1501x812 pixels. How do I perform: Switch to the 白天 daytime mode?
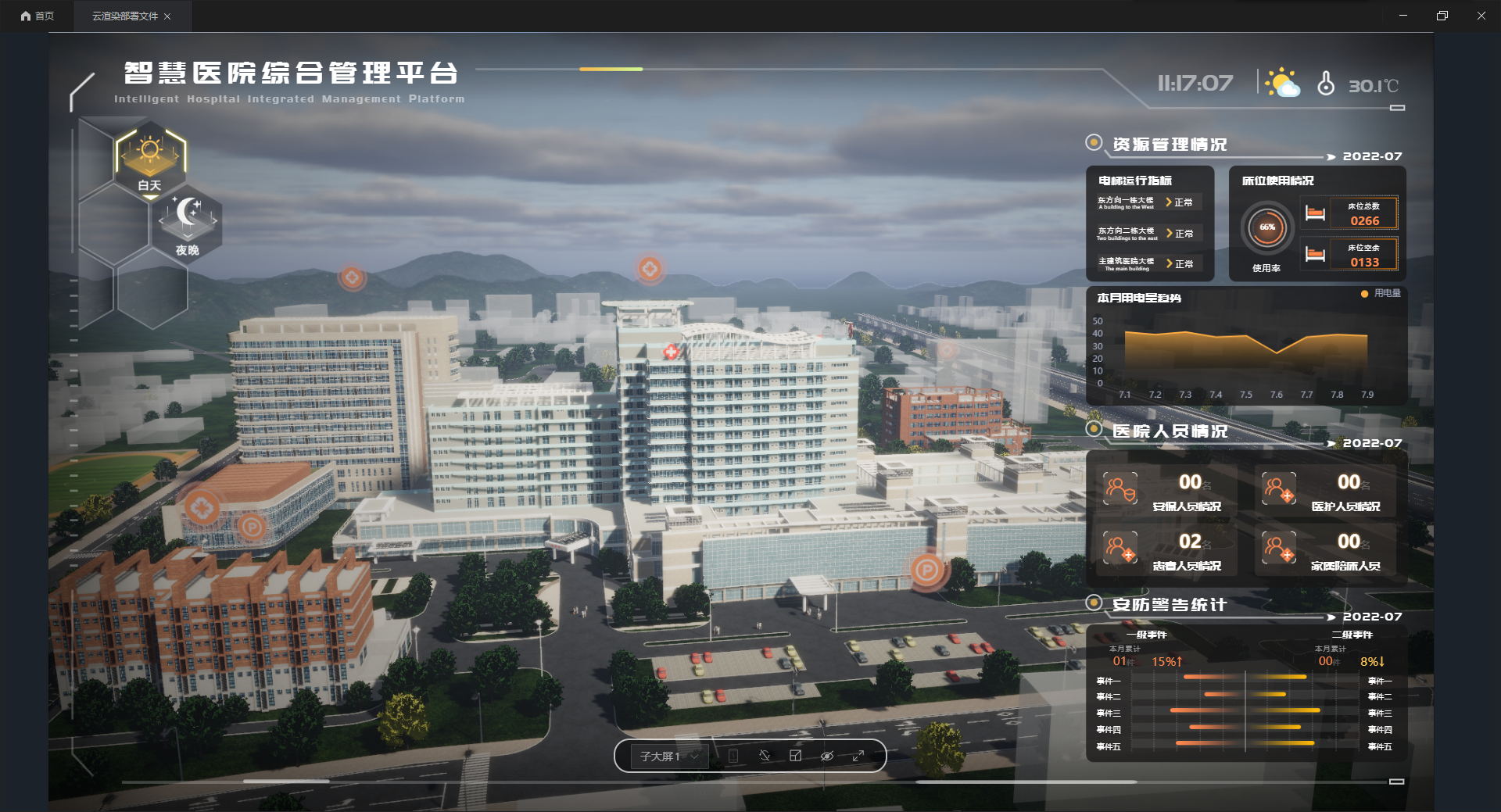149,160
